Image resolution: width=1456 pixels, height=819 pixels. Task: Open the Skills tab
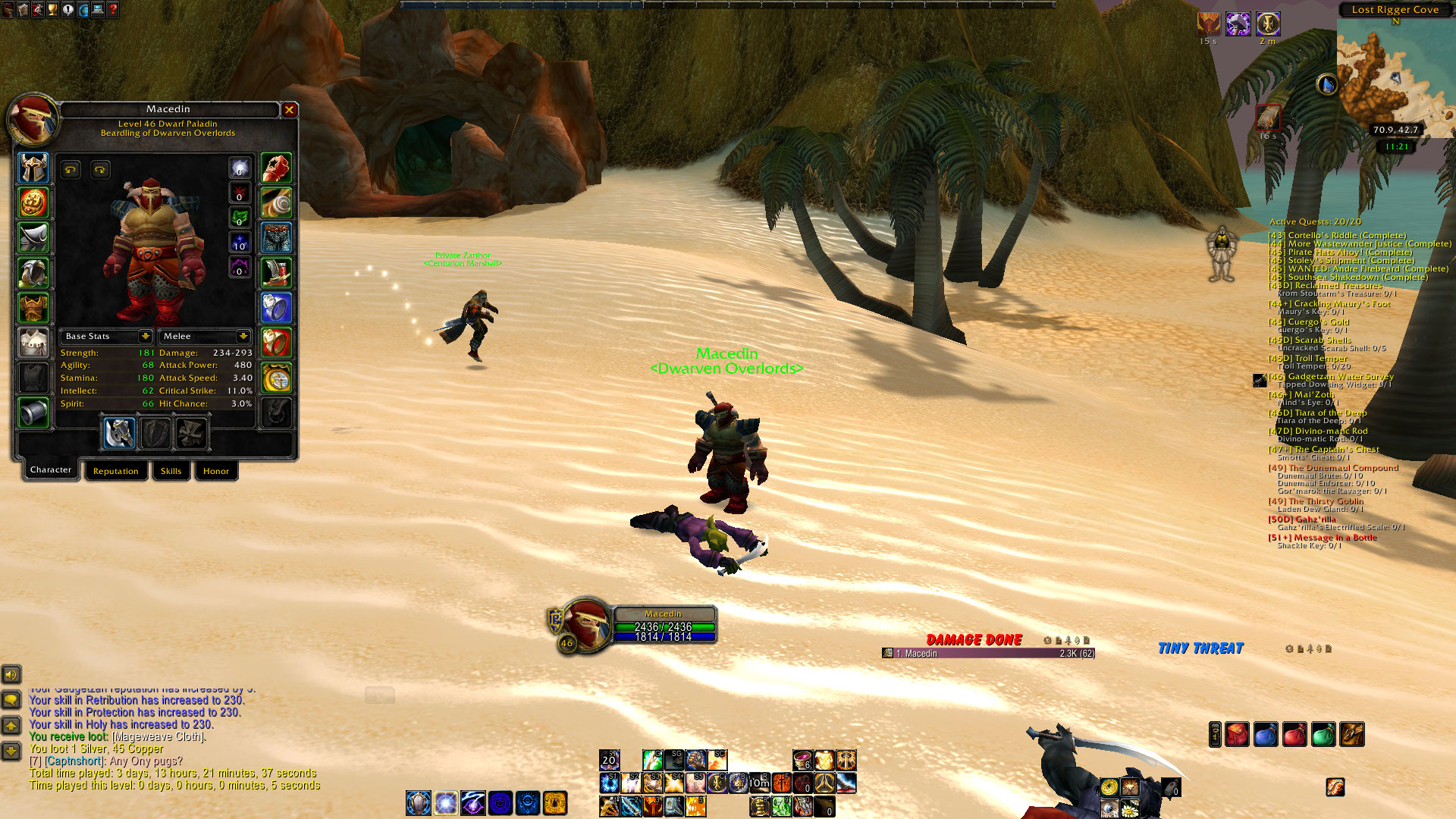(x=171, y=471)
